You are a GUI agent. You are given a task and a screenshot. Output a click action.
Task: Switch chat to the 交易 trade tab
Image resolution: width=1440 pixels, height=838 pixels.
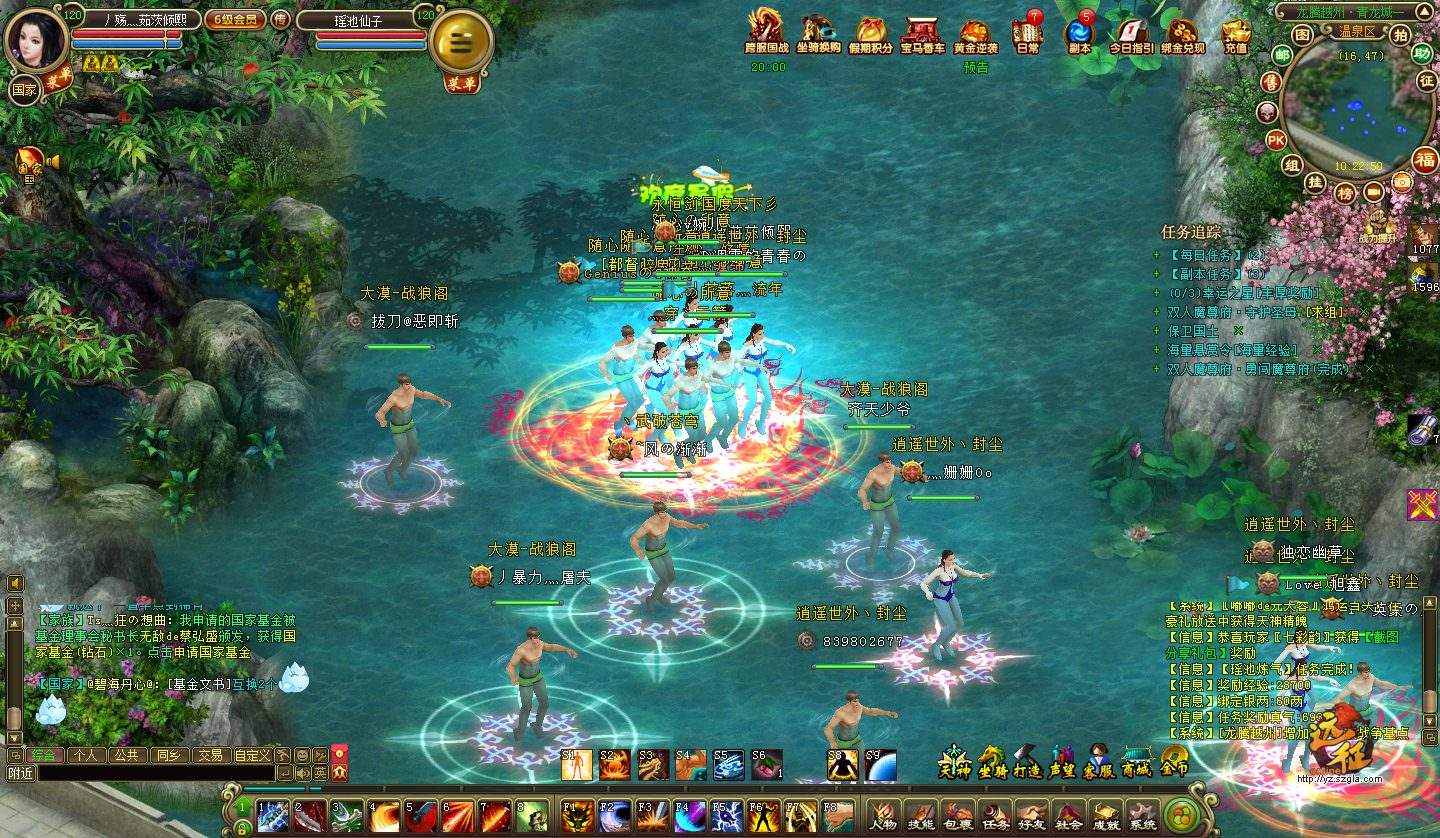tap(209, 755)
